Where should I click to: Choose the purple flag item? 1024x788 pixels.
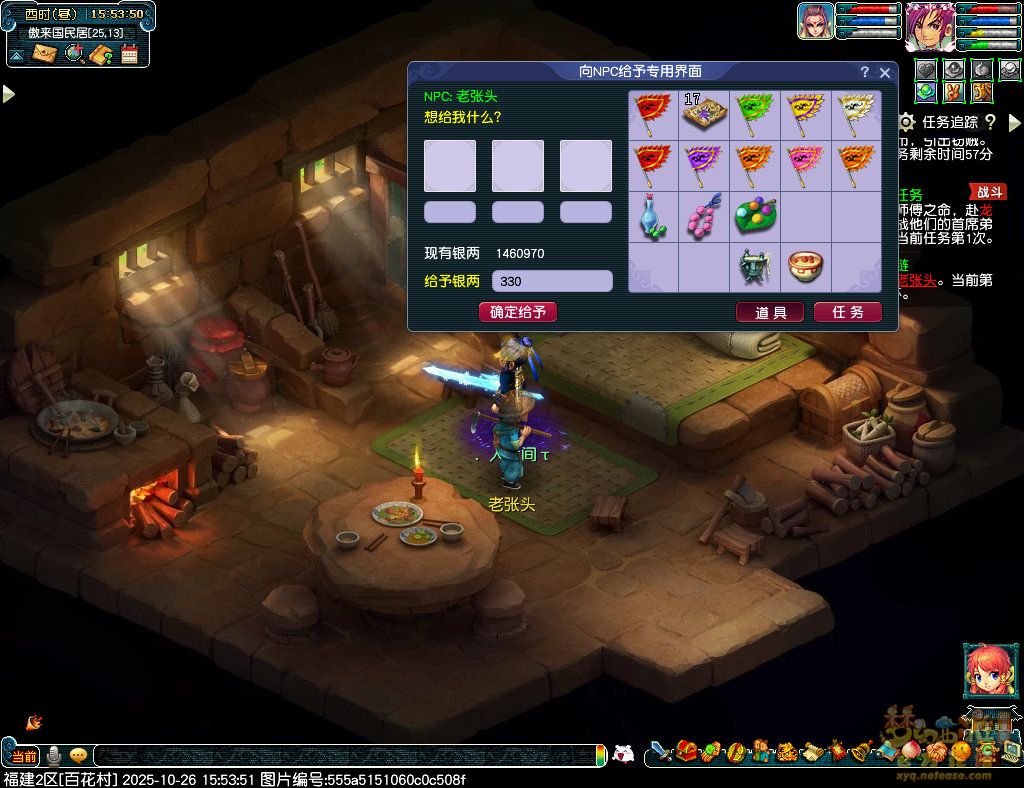[705, 166]
